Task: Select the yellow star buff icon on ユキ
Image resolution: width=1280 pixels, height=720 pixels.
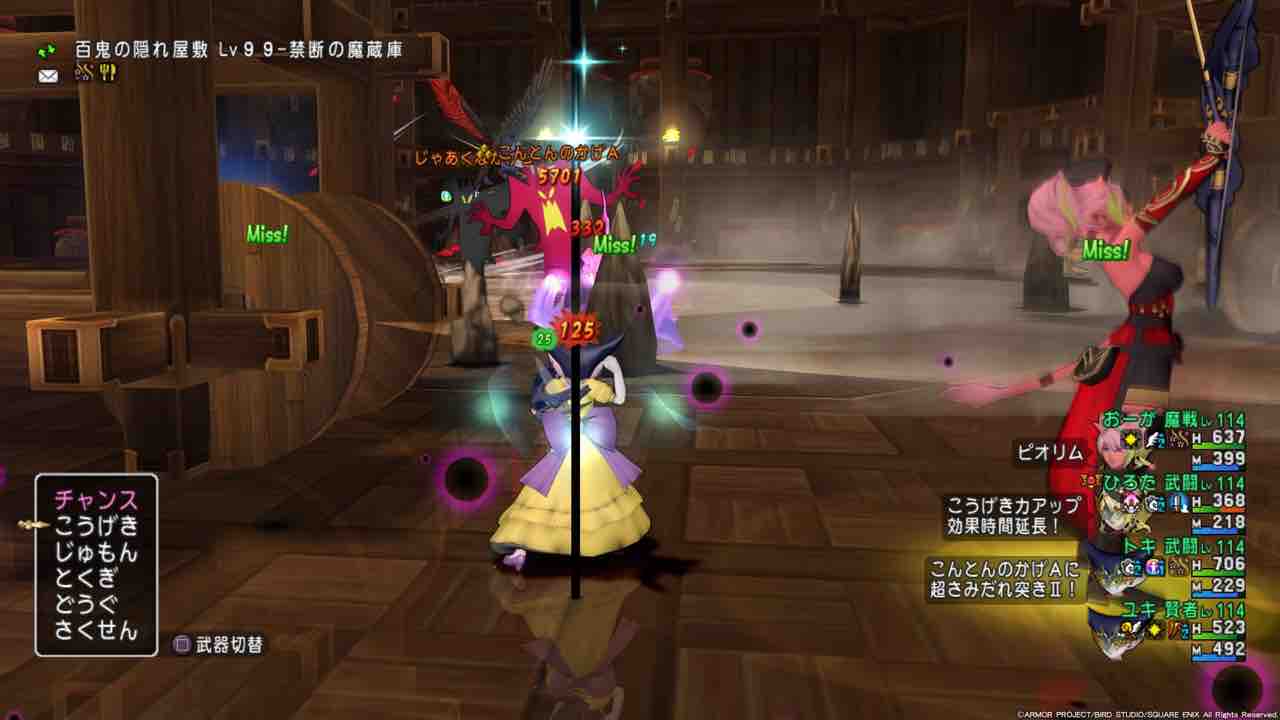Action: [x=1152, y=629]
